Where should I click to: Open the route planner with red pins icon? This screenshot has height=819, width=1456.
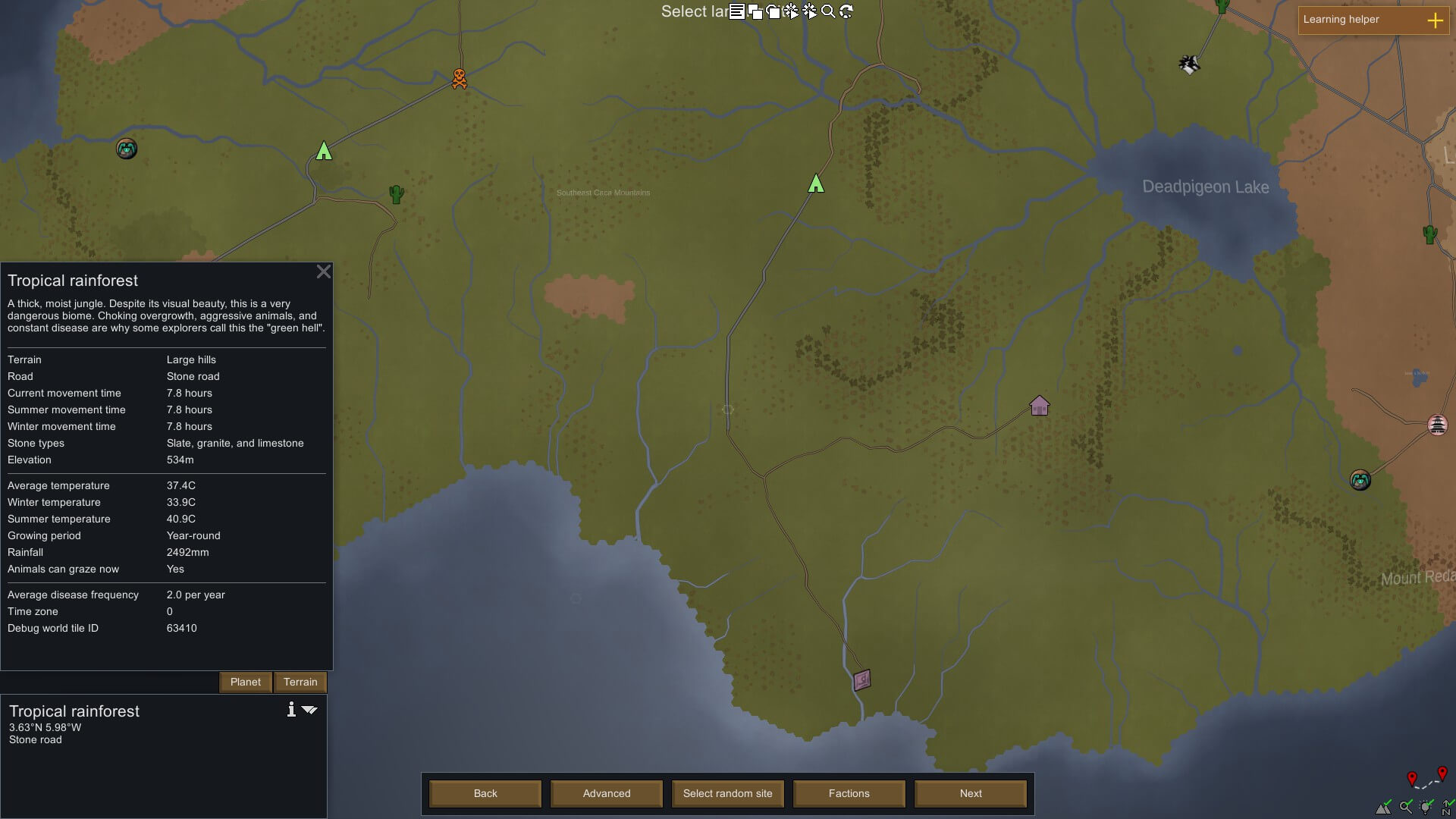point(1426,779)
